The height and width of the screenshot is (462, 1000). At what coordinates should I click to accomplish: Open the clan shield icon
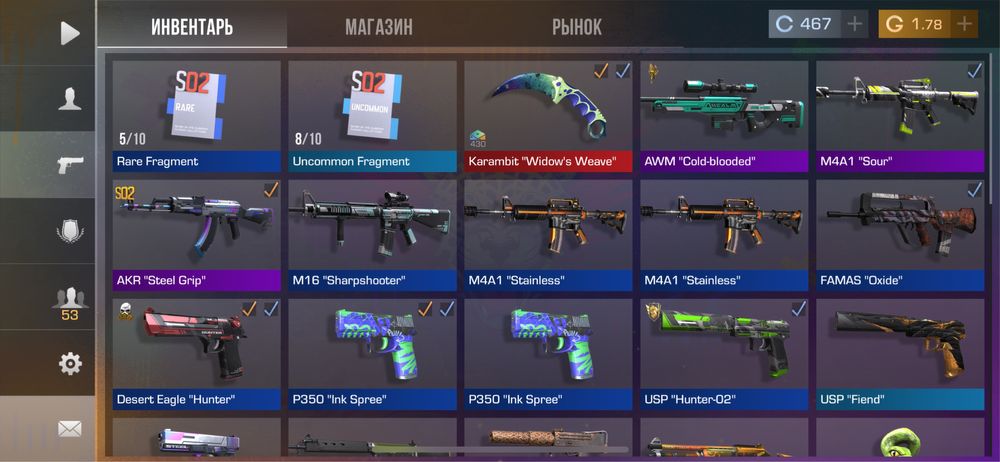click(69, 231)
